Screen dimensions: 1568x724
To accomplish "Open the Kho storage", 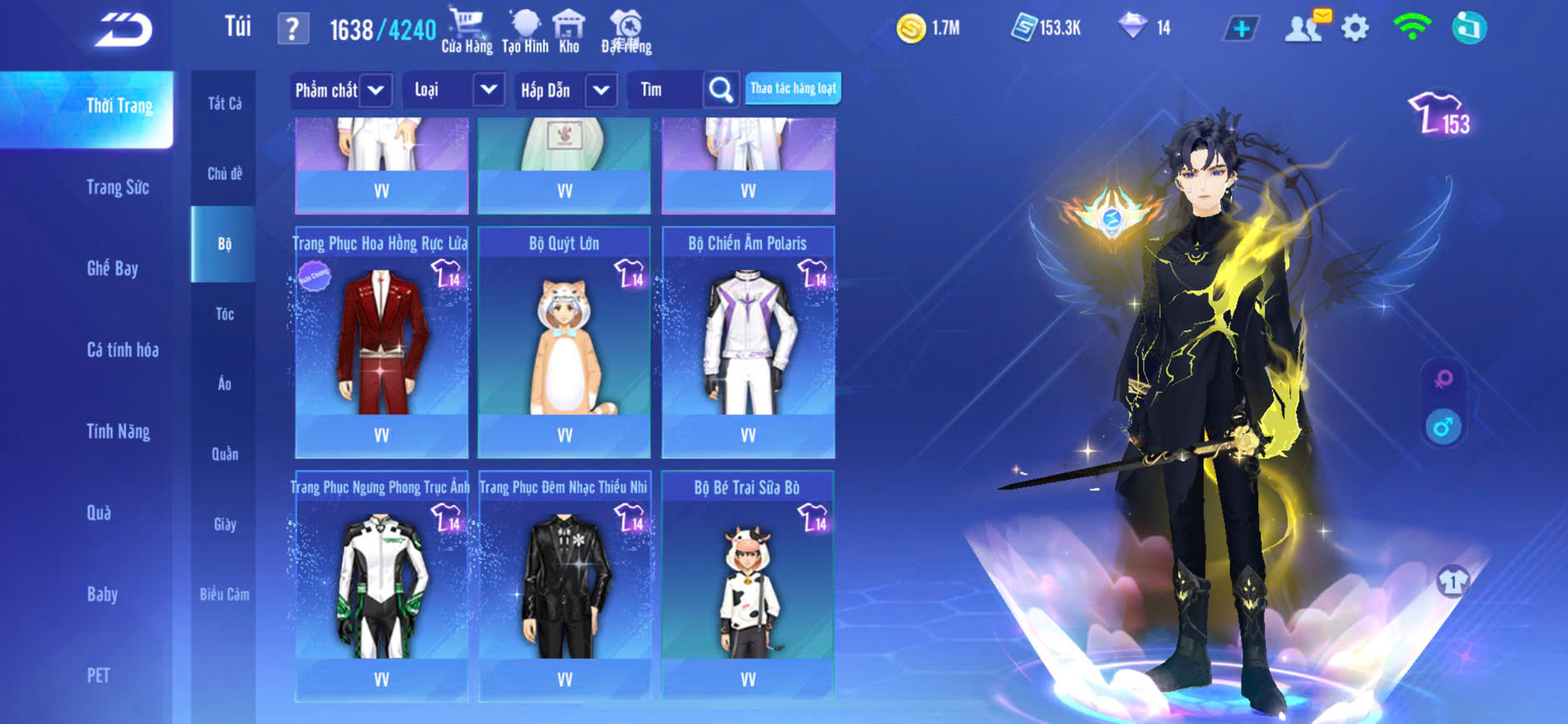I will point(569,31).
